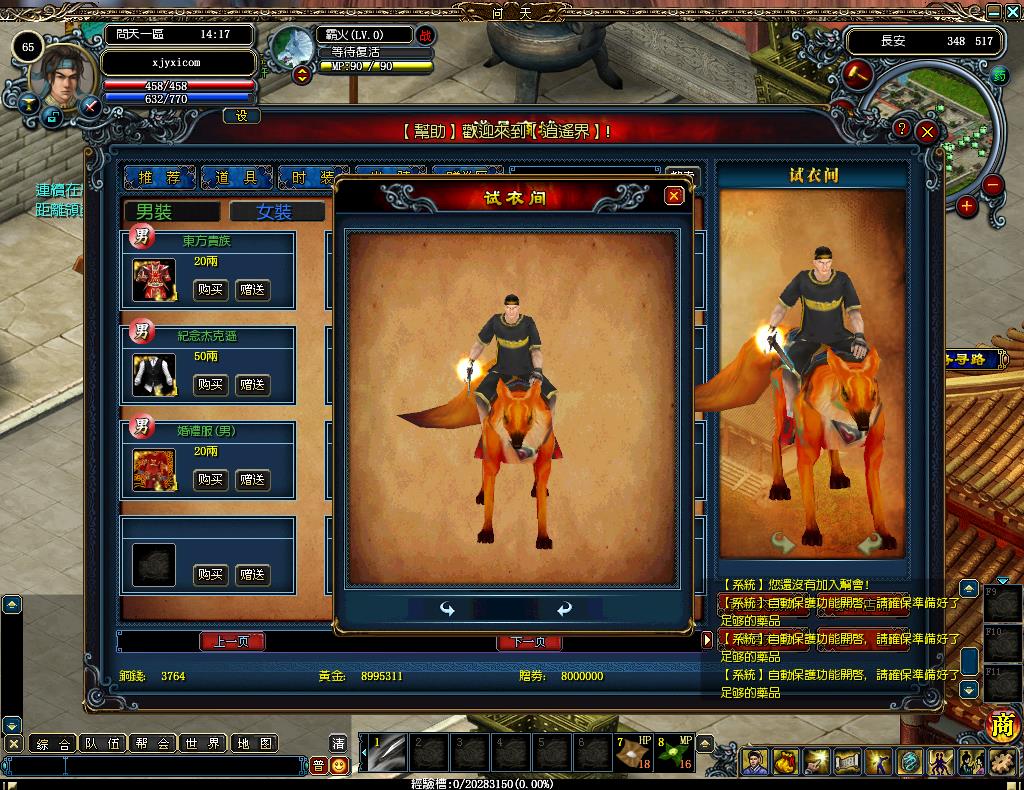Gift the 紀念杰克遜 outfit
The width and height of the screenshot is (1024, 790).
pyautogui.click(x=253, y=385)
